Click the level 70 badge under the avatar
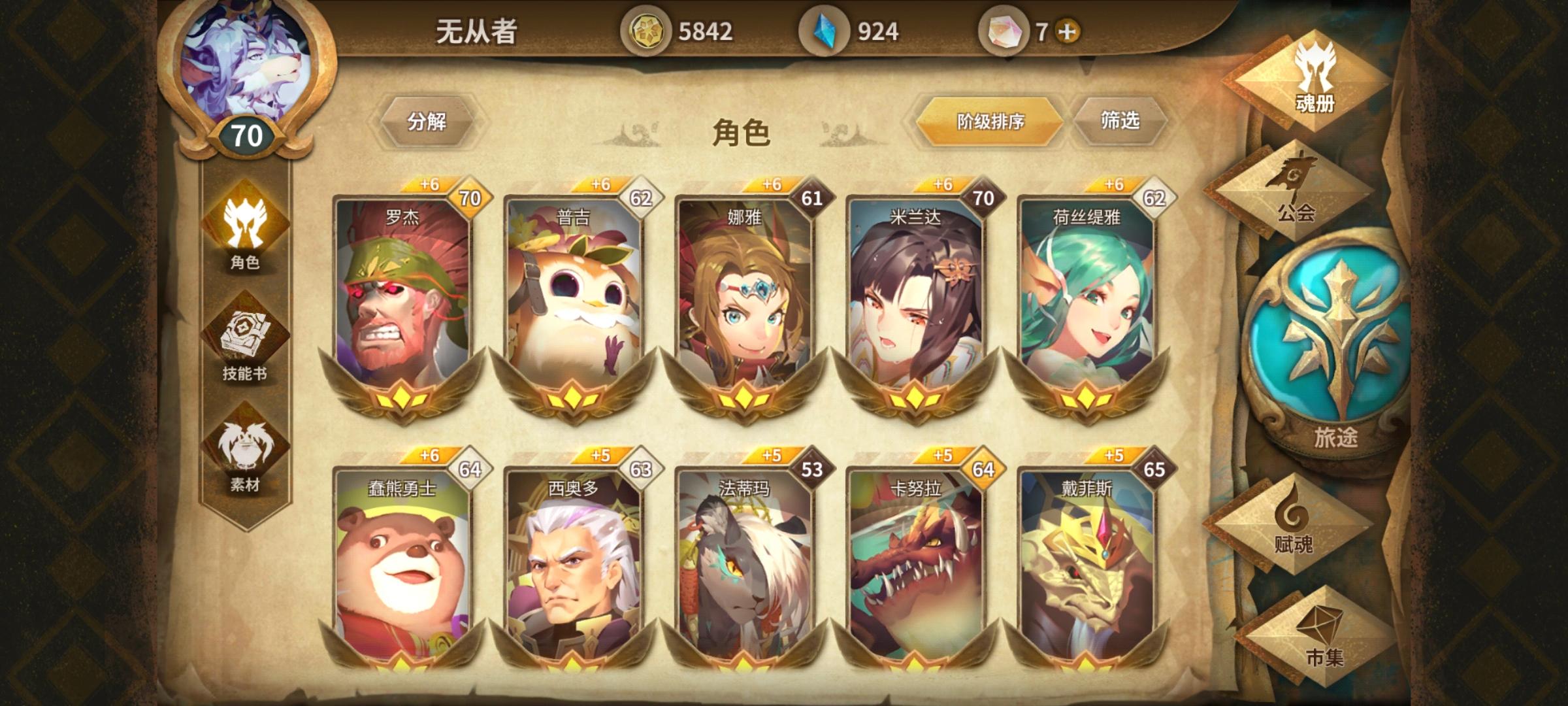Image resolution: width=1568 pixels, height=706 pixels. (x=247, y=133)
